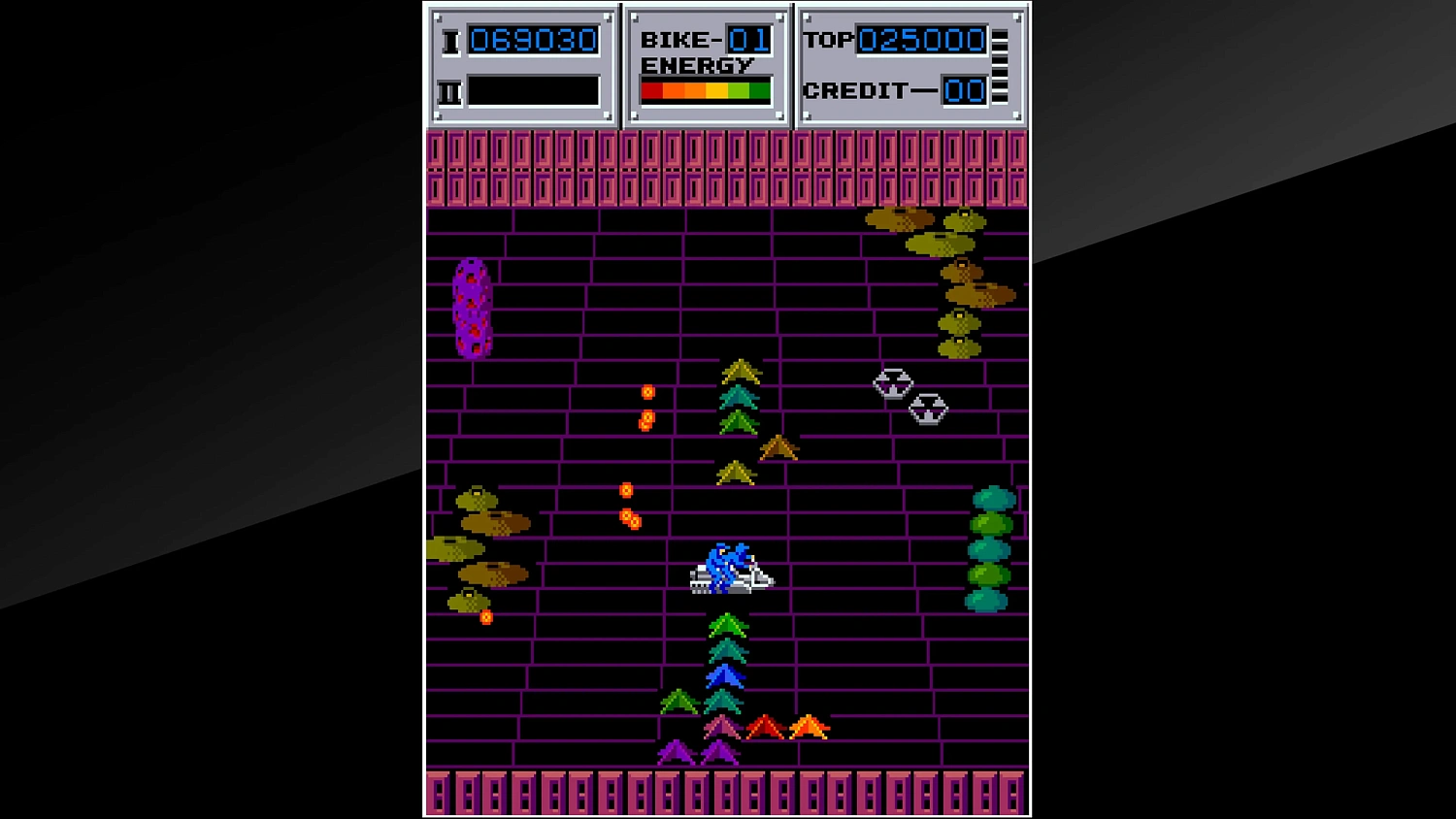The height and width of the screenshot is (819, 1456).
Task: Click the TOP label in the score panel
Action: tap(830, 39)
